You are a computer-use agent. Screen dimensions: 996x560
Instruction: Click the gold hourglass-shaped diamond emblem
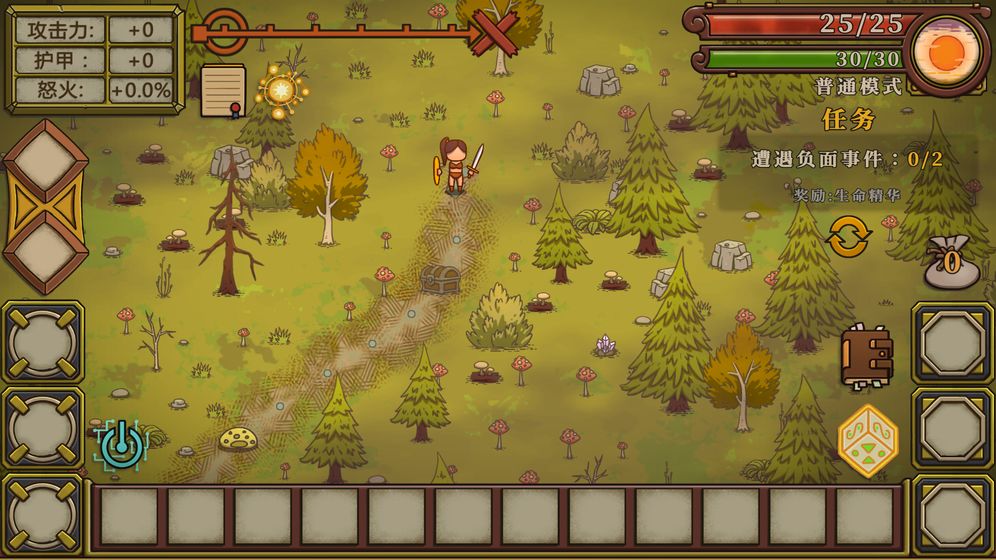[44, 207]
